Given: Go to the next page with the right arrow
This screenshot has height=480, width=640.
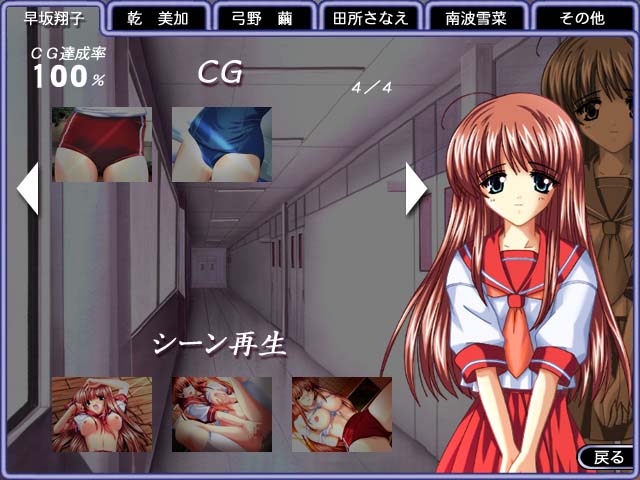Looking at the screenshot, I should point(415,187).
